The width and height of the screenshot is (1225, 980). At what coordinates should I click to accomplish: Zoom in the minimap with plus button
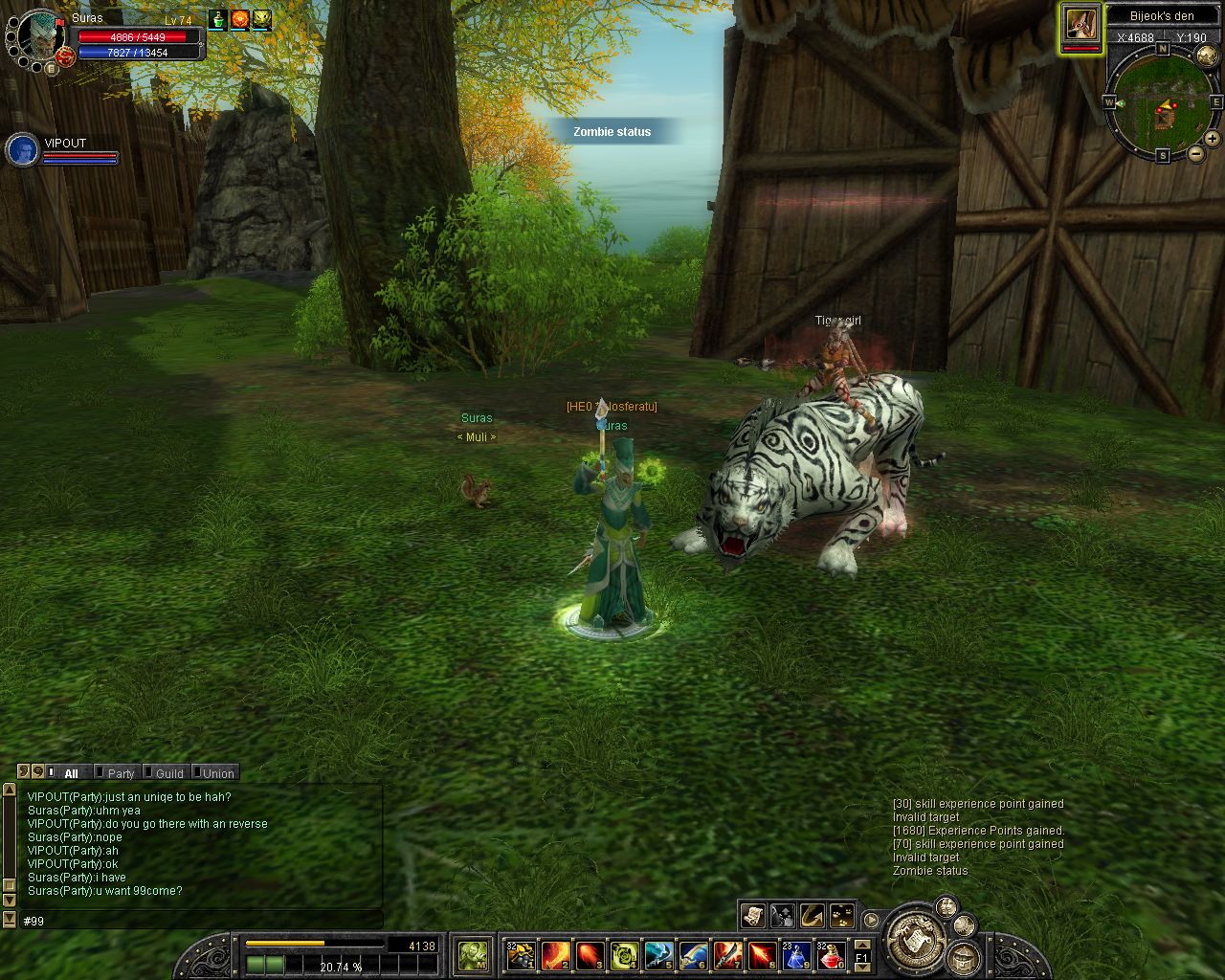1212,139
